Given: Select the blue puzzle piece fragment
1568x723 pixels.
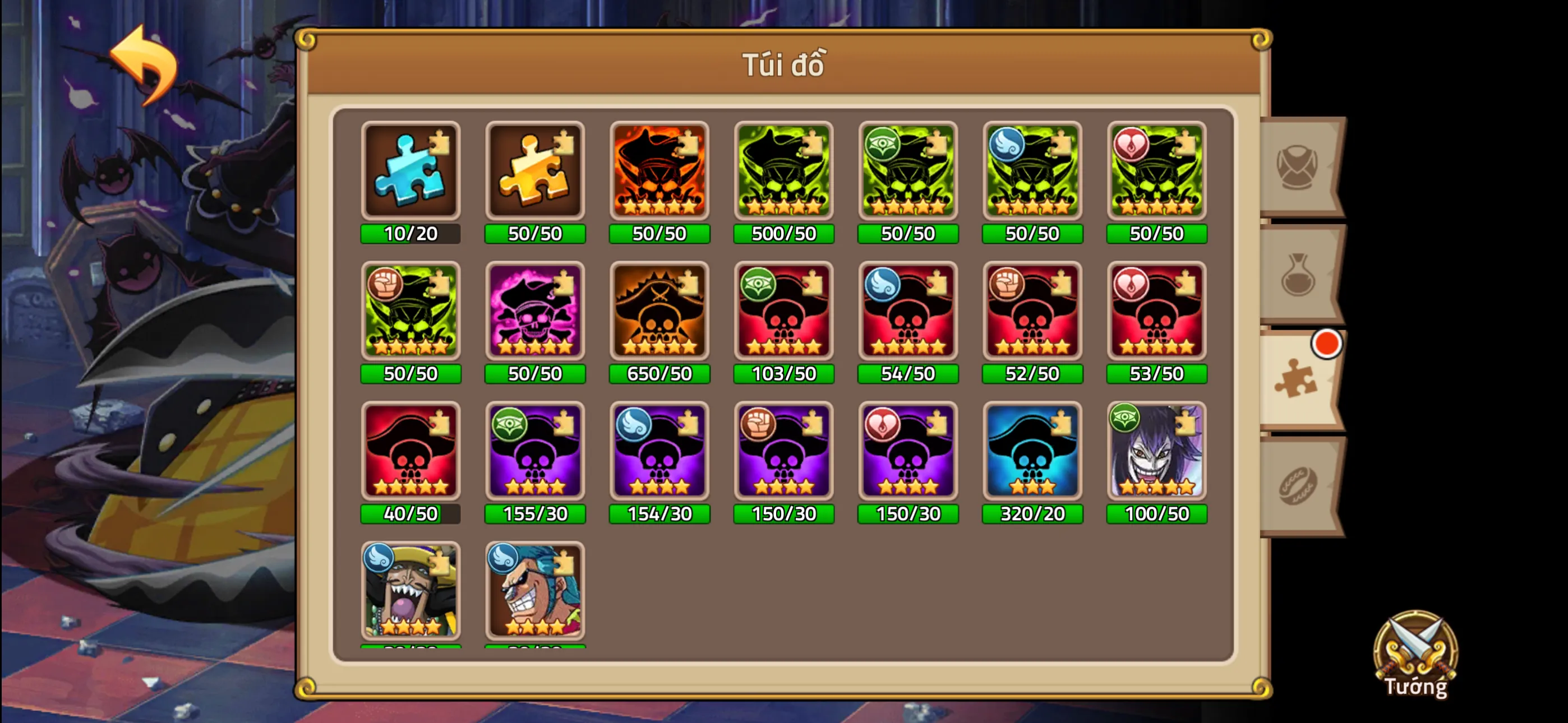Looking at the screenshot, I should 411,172.
